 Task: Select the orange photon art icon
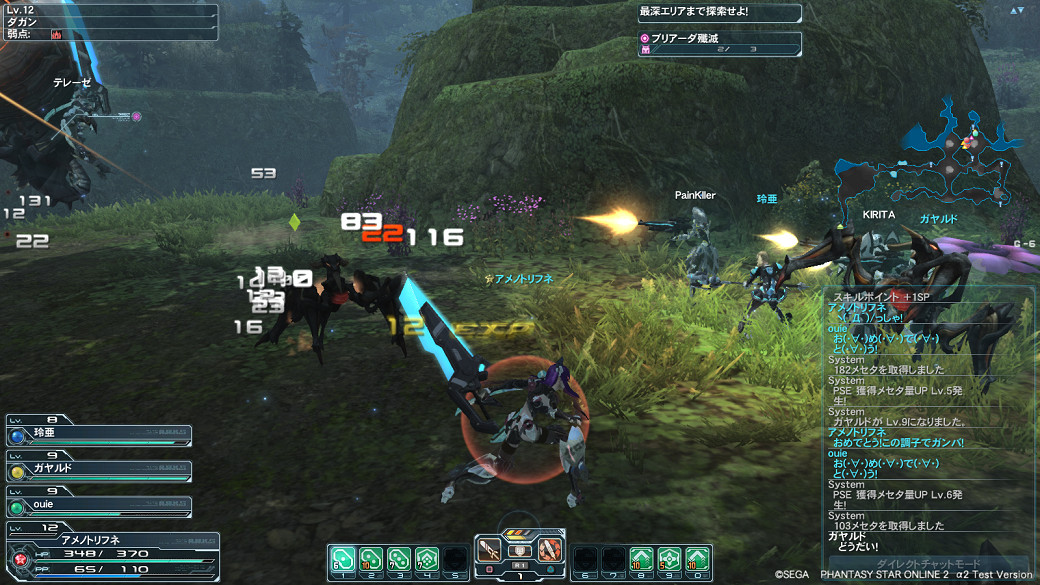point(550,549)
